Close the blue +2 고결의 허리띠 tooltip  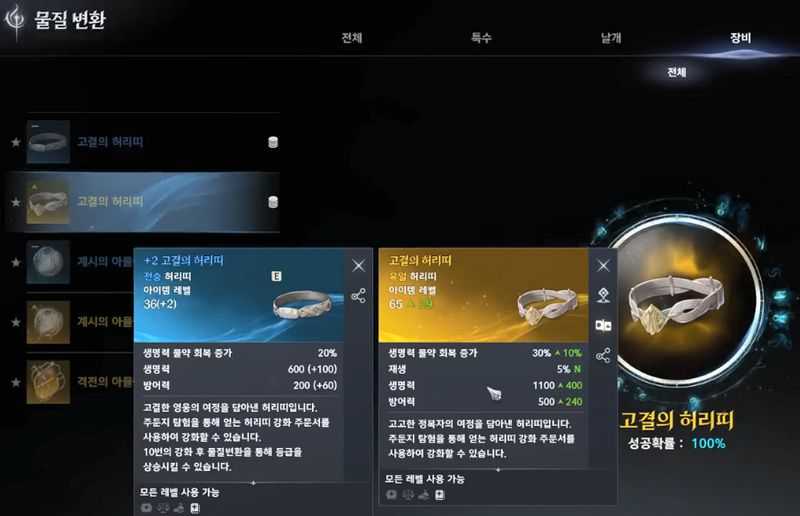tap(358, 265)
